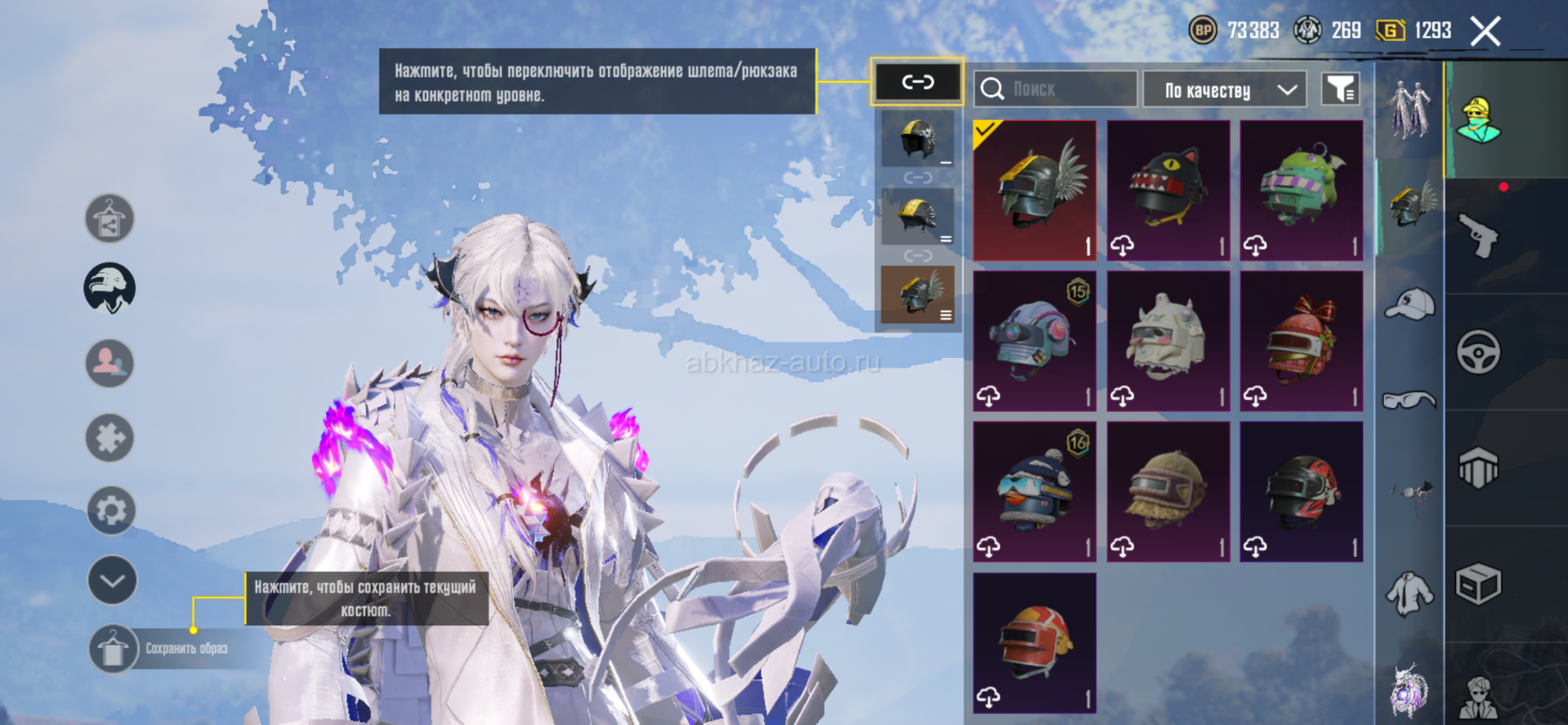Image resolution: width=1568 pixels, height=725 pixels.
Task: Open the share outfit hanger icon
Action: [x=109, y=218]
